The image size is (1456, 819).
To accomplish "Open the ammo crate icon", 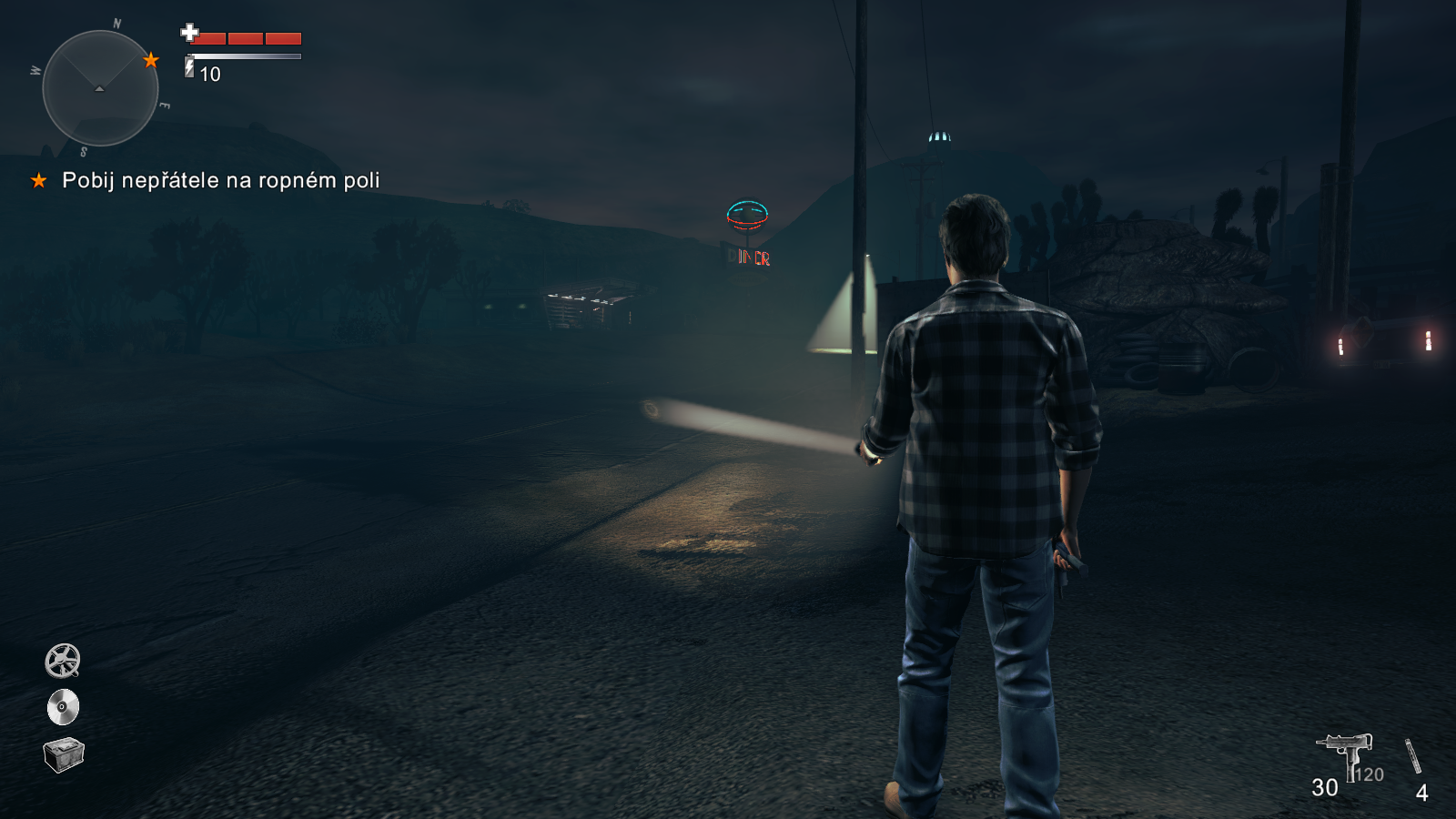I will point(64,754).
